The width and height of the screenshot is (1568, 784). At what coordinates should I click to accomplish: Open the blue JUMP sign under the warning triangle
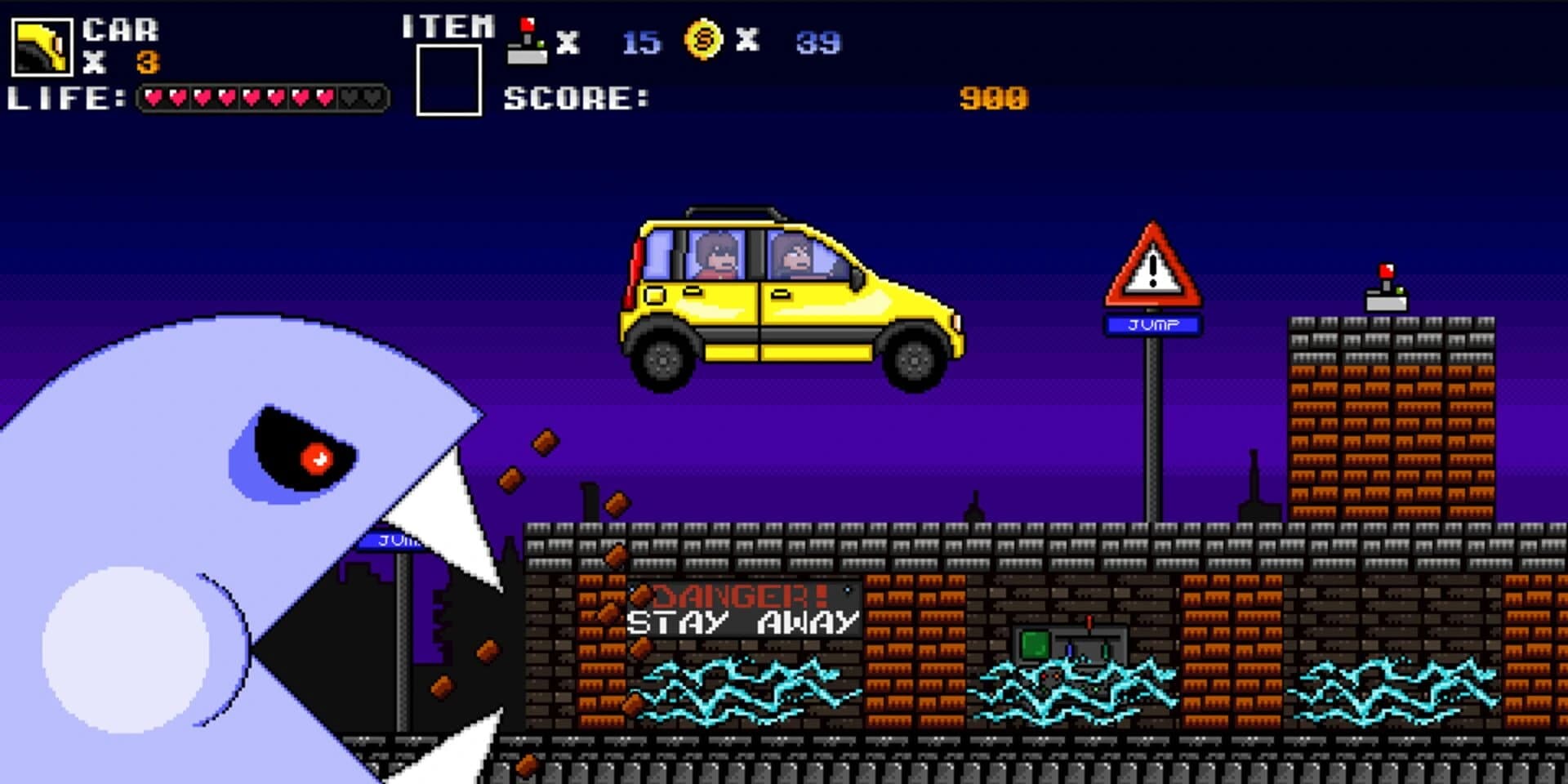click(1152, 325)
